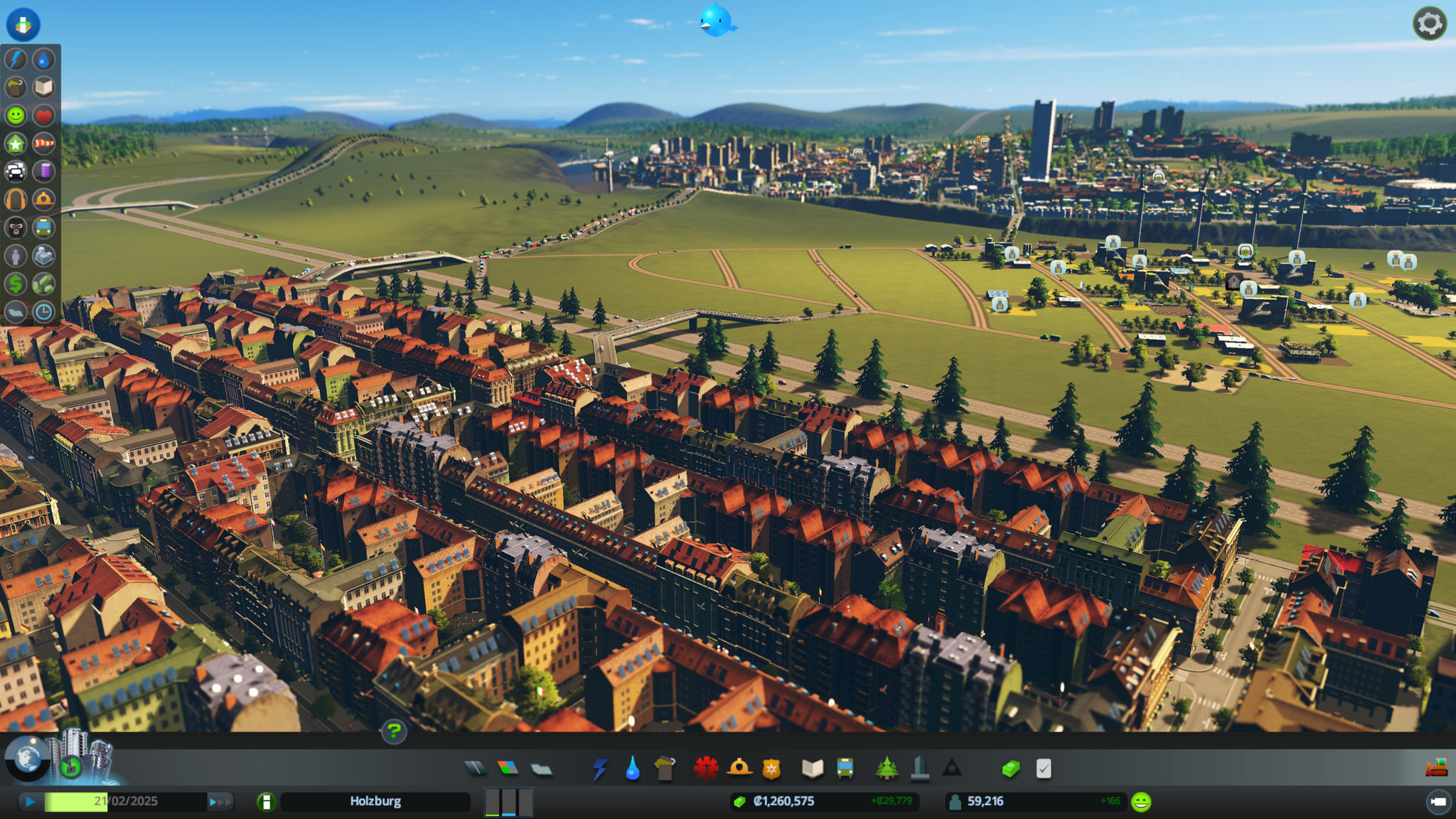Open the parks tree menu

tap(887, 768)
